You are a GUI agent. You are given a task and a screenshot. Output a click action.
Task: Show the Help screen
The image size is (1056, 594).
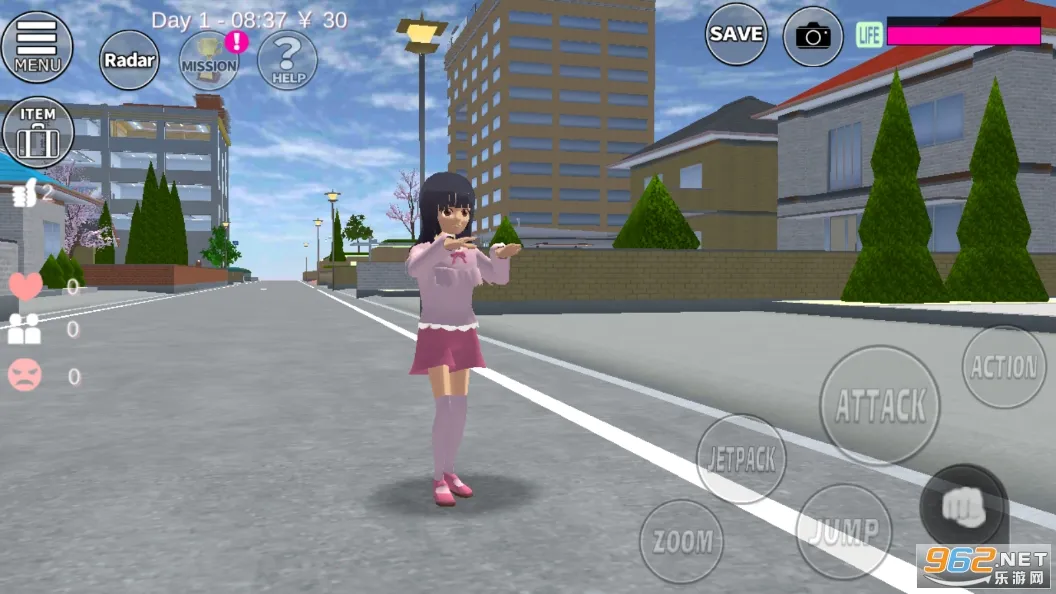point(287,60)
